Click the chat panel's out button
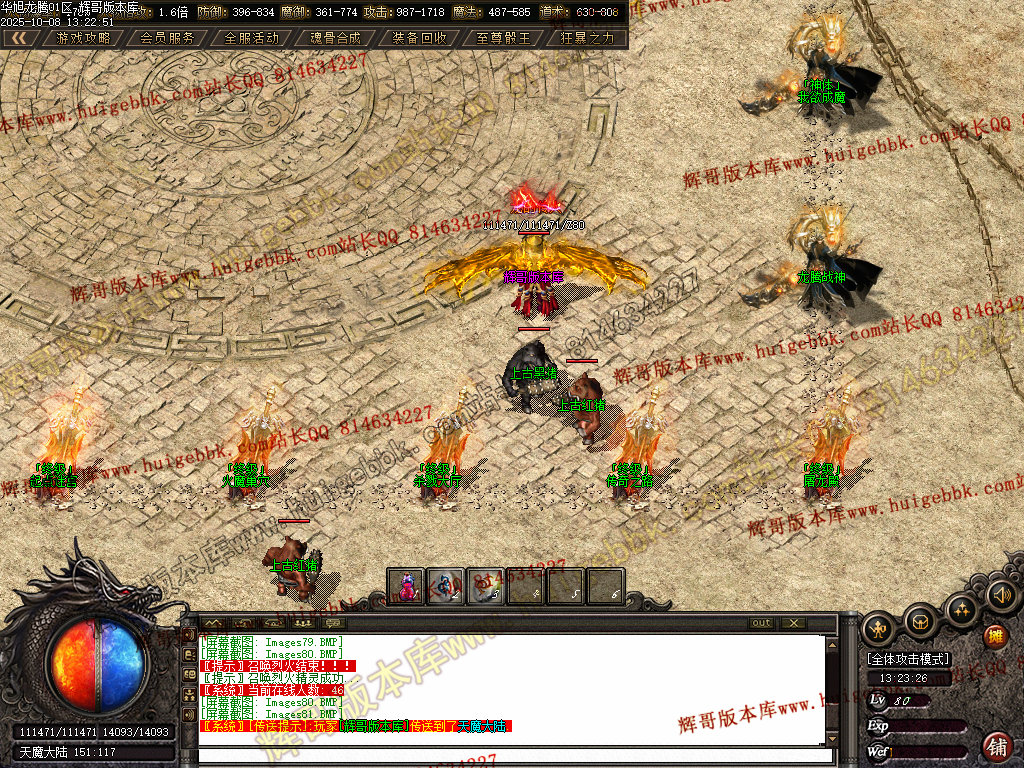 click(762, 623)
